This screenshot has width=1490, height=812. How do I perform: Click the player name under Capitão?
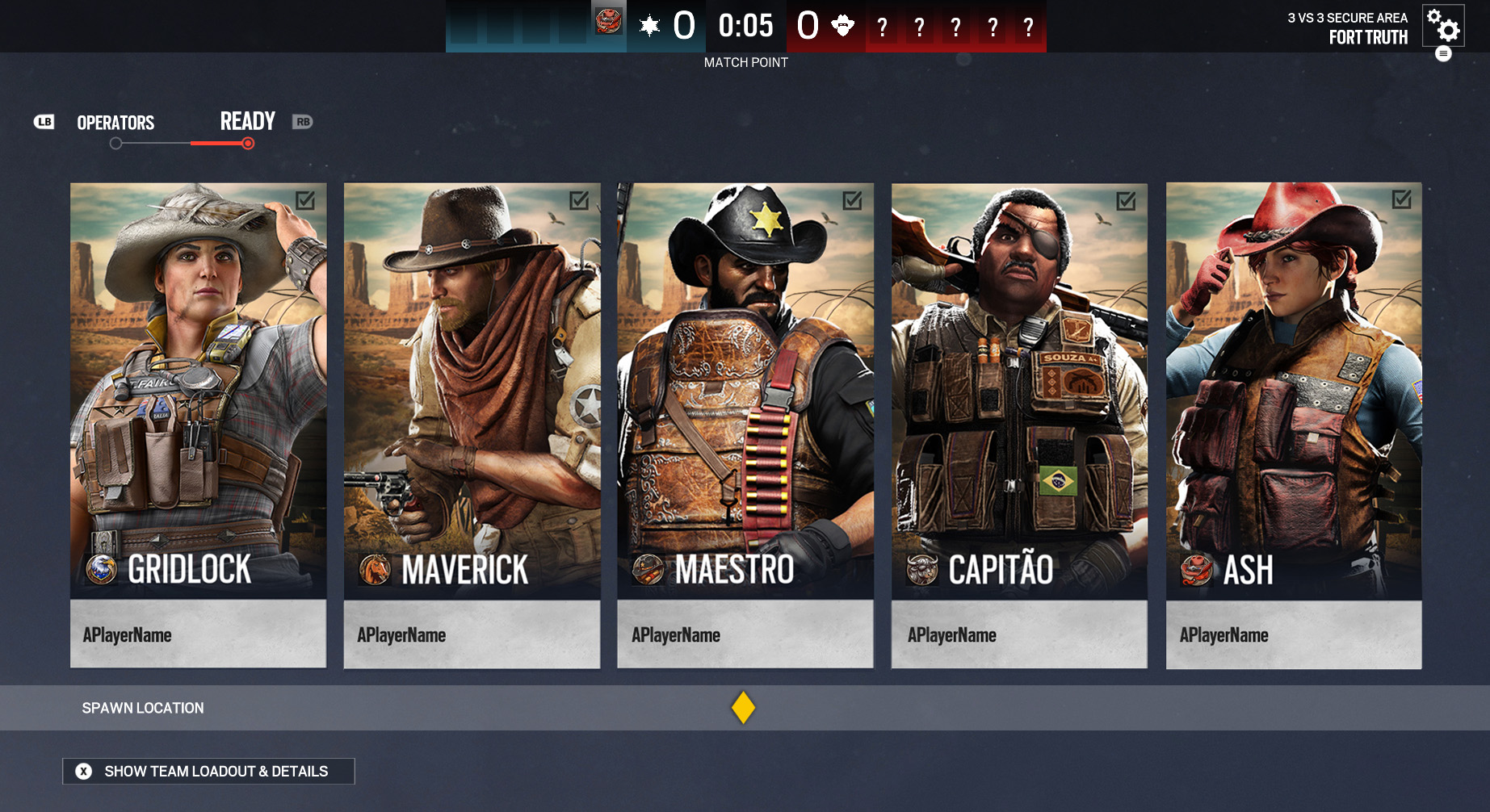tap(951, 635)
